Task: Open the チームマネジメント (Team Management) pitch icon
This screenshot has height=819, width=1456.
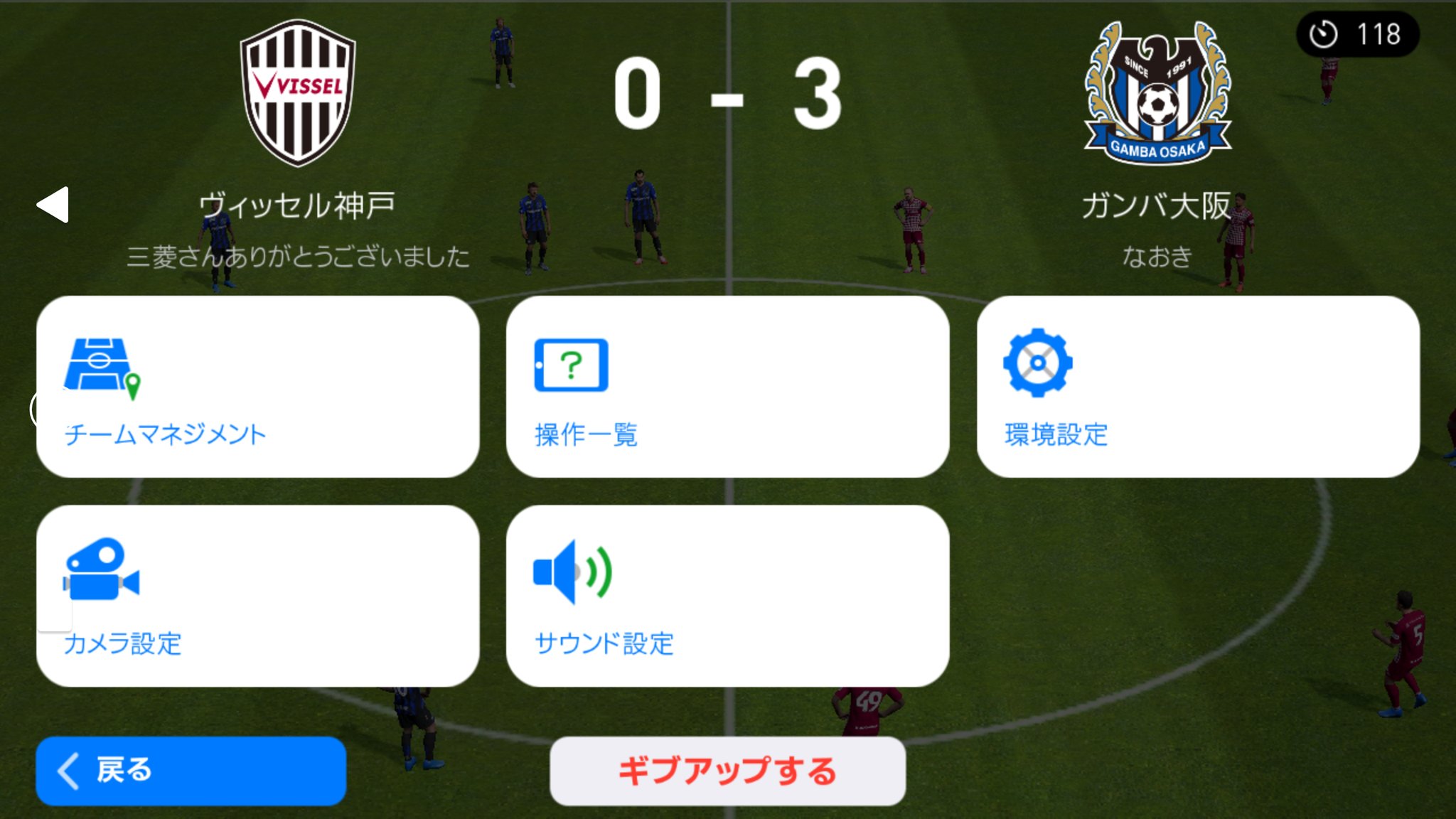Action: [100, 364]
